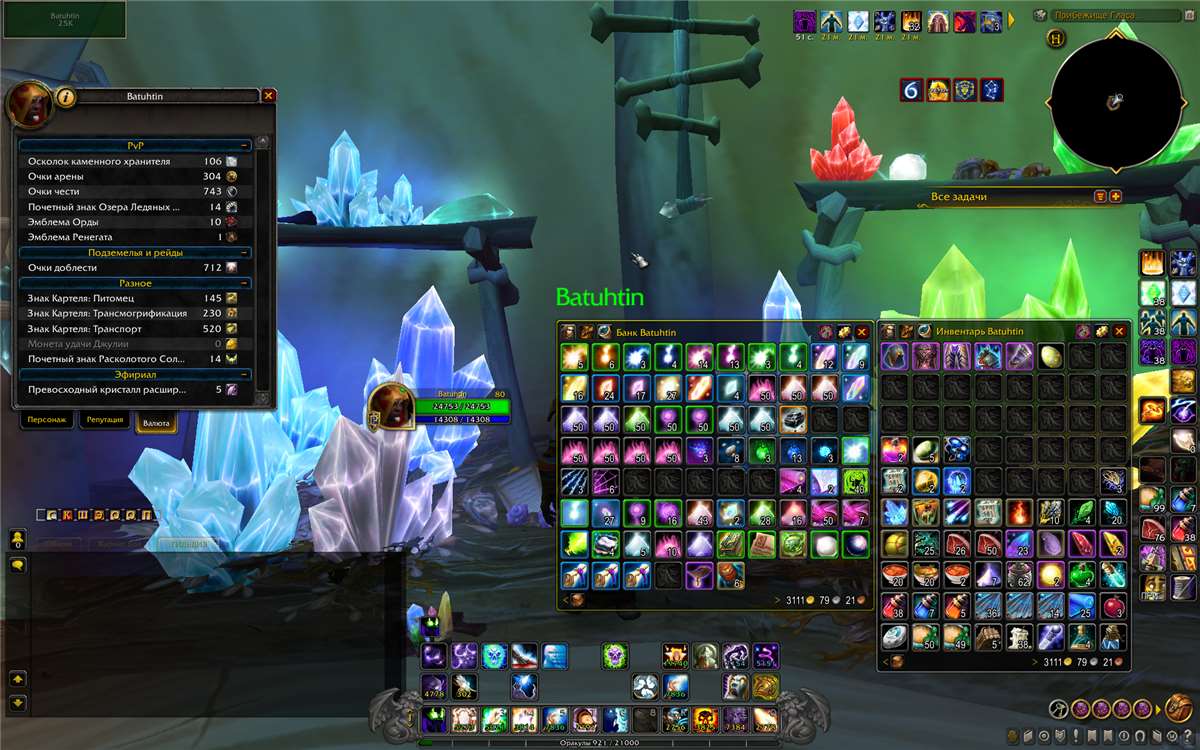
Task: Click the round H button beside minimap
Action: 1057,39
